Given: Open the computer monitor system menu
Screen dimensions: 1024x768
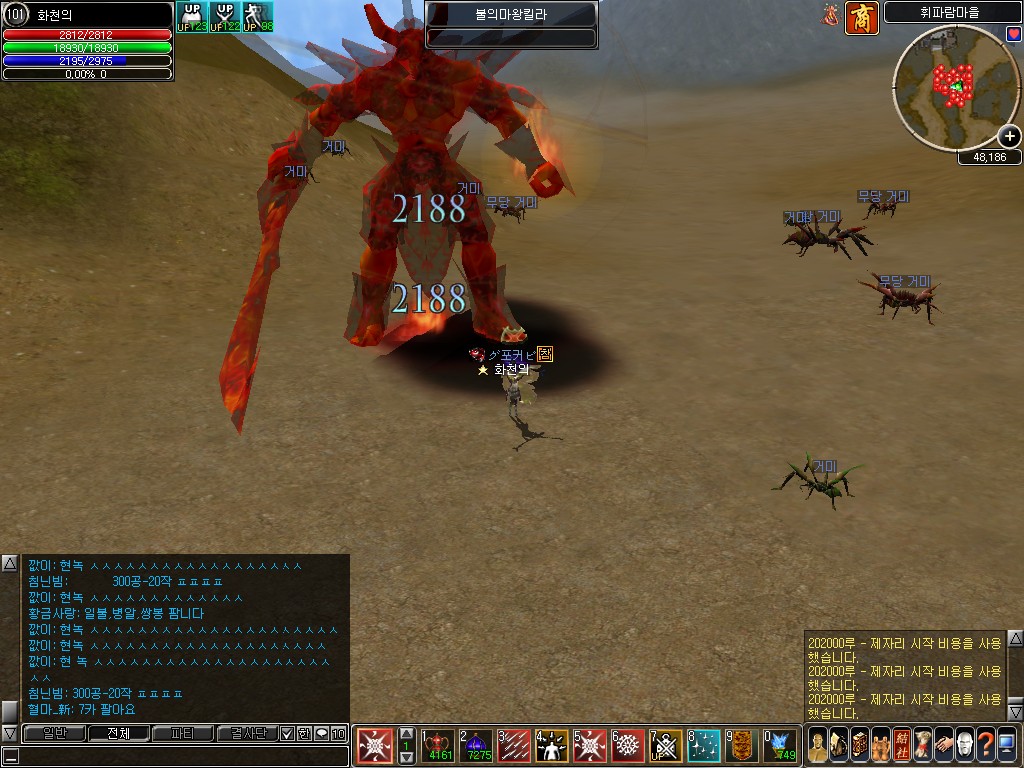Looking at the screenshot, I should 1006,744.
